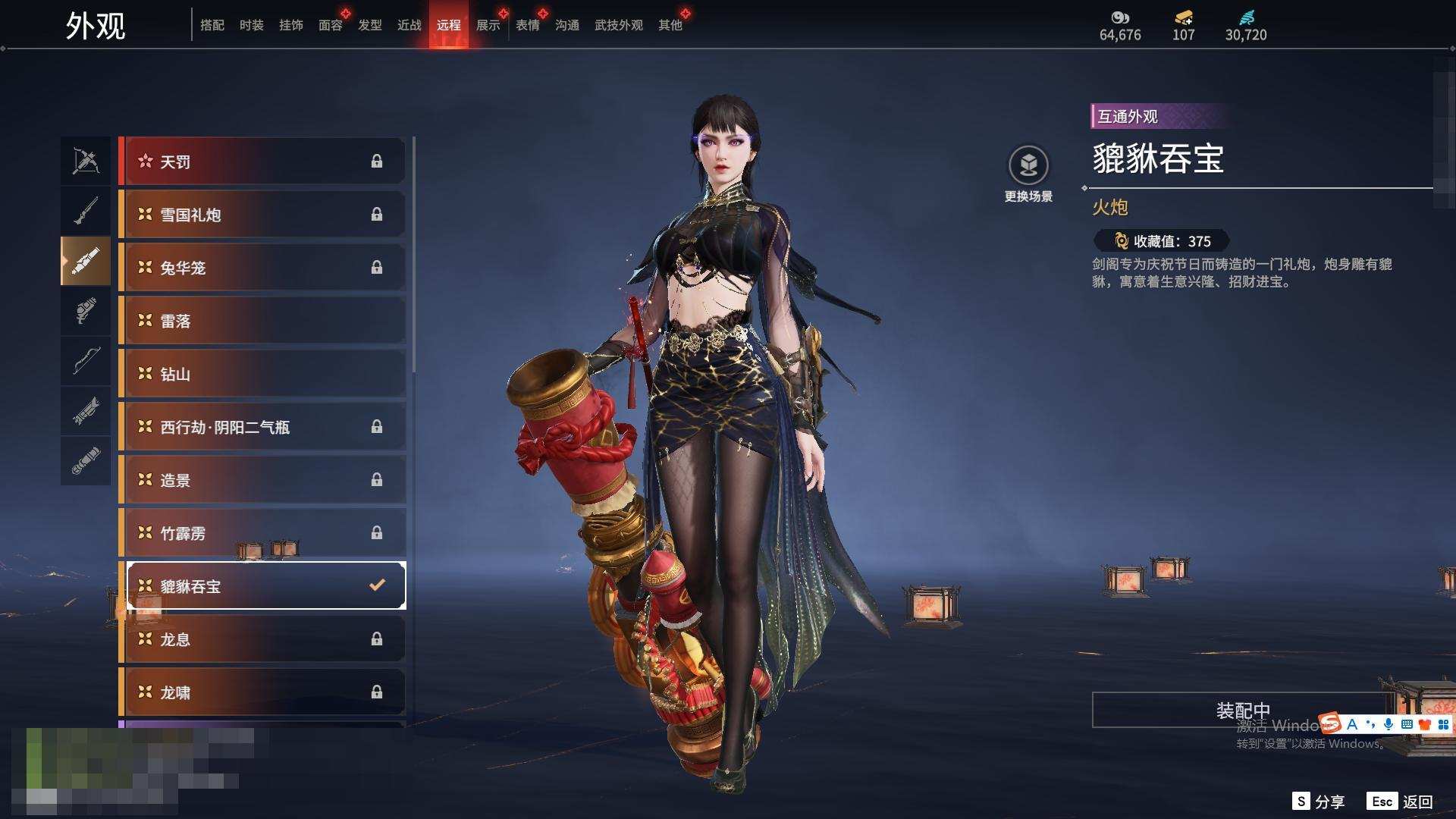The height and width of the screenshot is (819, 1456).
Task: Choose the 竹霹雳 skin
Action: 262,533
